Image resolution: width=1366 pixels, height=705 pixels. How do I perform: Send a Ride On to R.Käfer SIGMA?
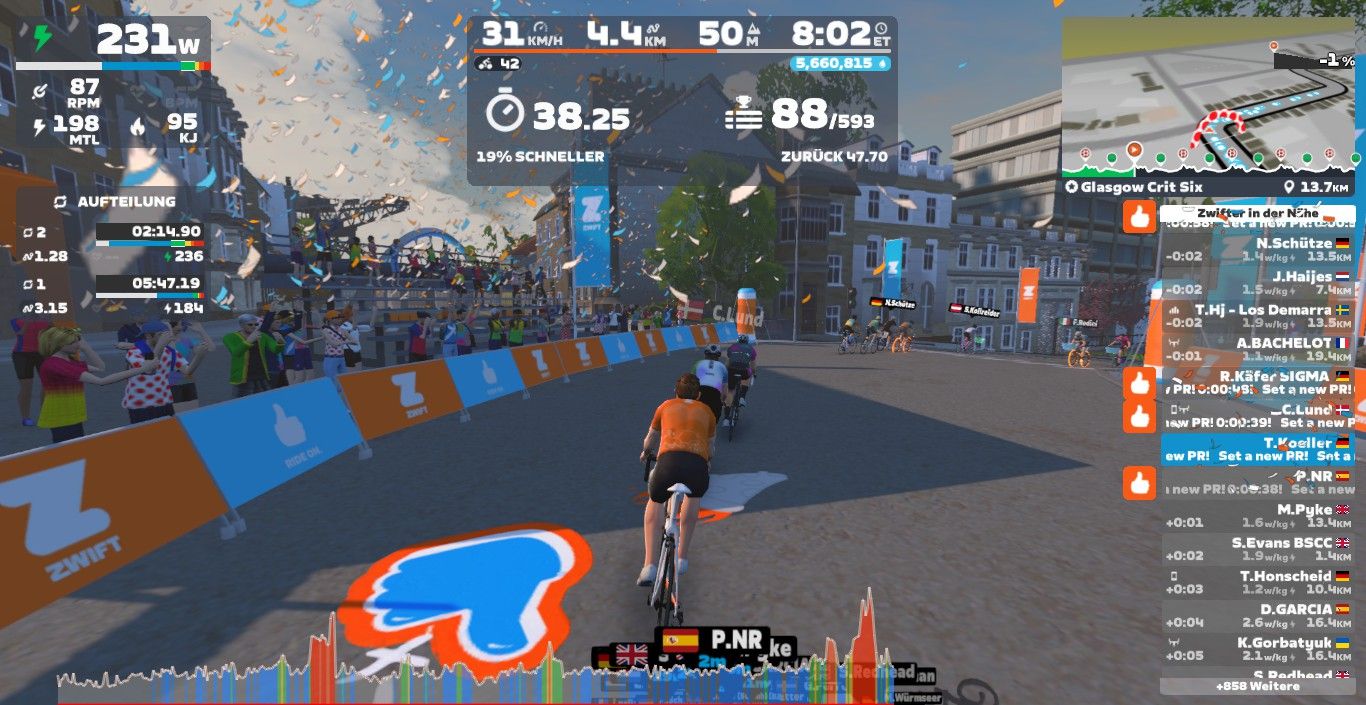1139,383
